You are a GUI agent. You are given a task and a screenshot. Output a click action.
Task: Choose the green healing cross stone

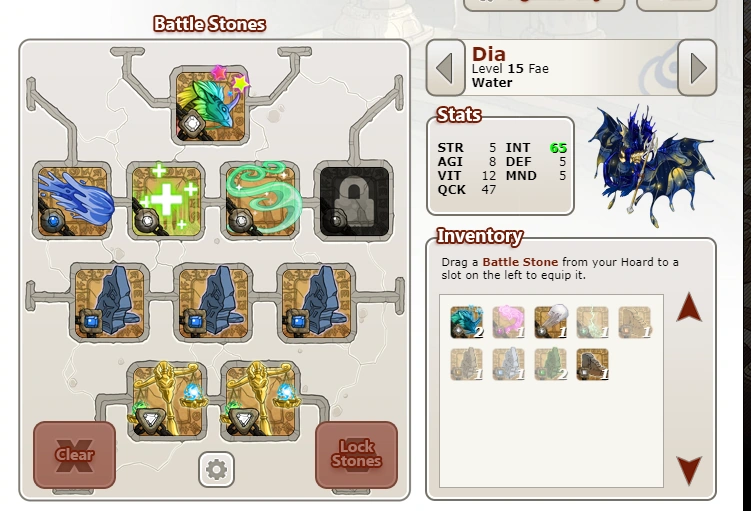[165, 199]
